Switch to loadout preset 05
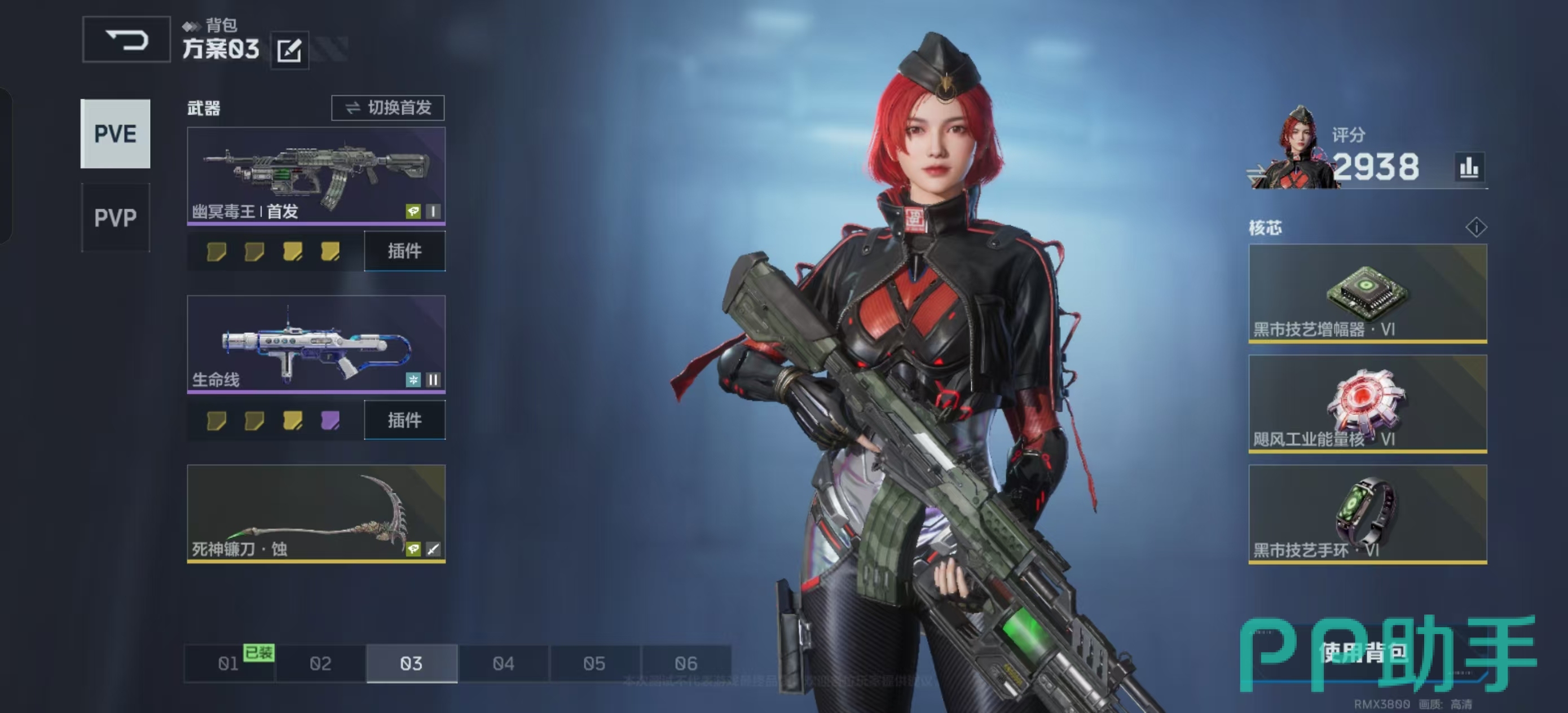The height and width of the screenshot is (713, 1568). [594, 663]
